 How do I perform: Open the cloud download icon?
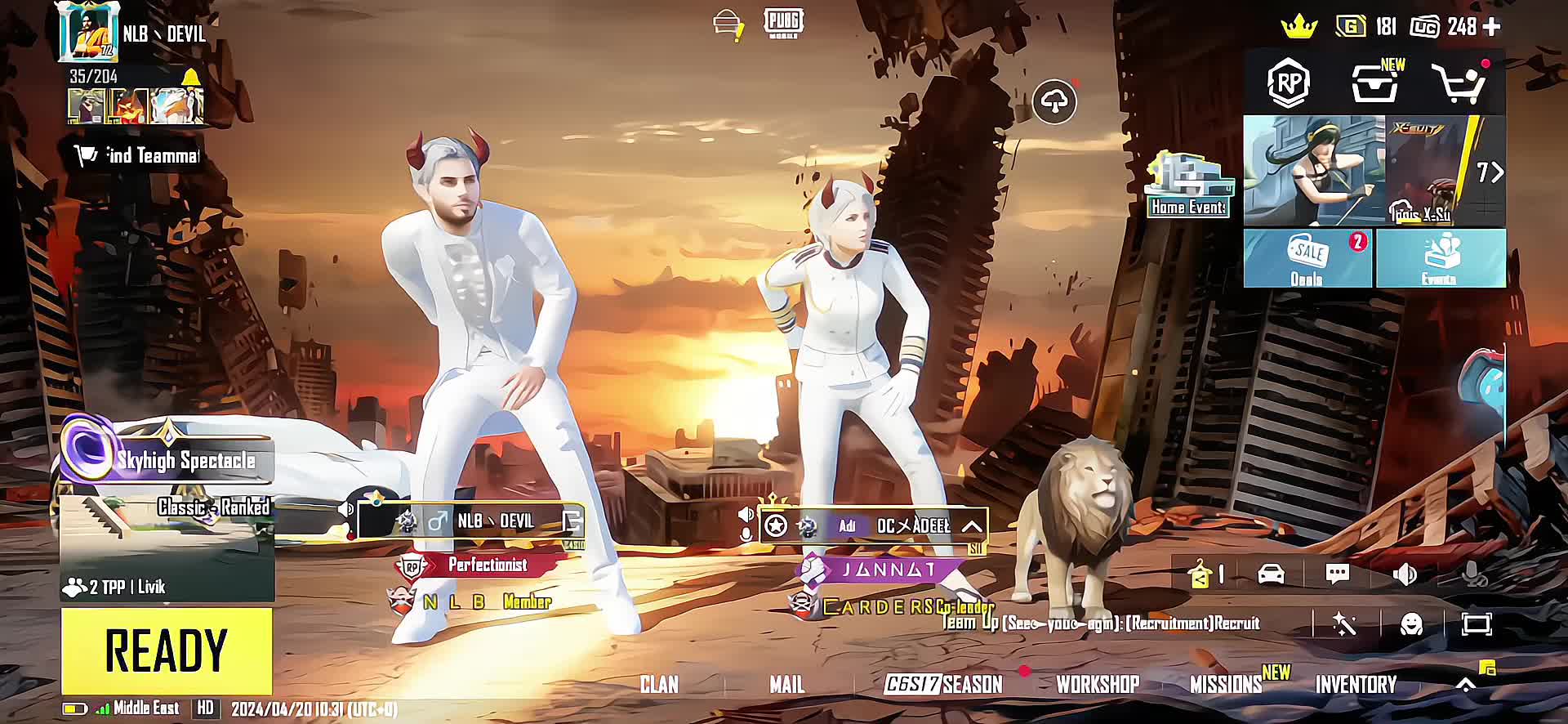pyautogui.click(x=1054, y=102)
